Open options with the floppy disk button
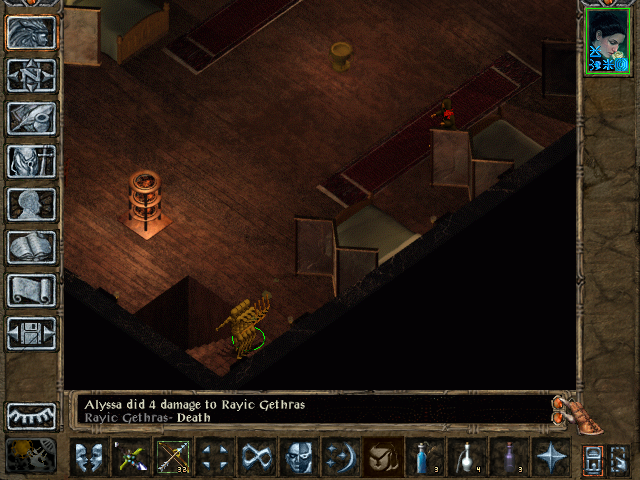Screen dimensions: 640x480 (x=31, y=333)
